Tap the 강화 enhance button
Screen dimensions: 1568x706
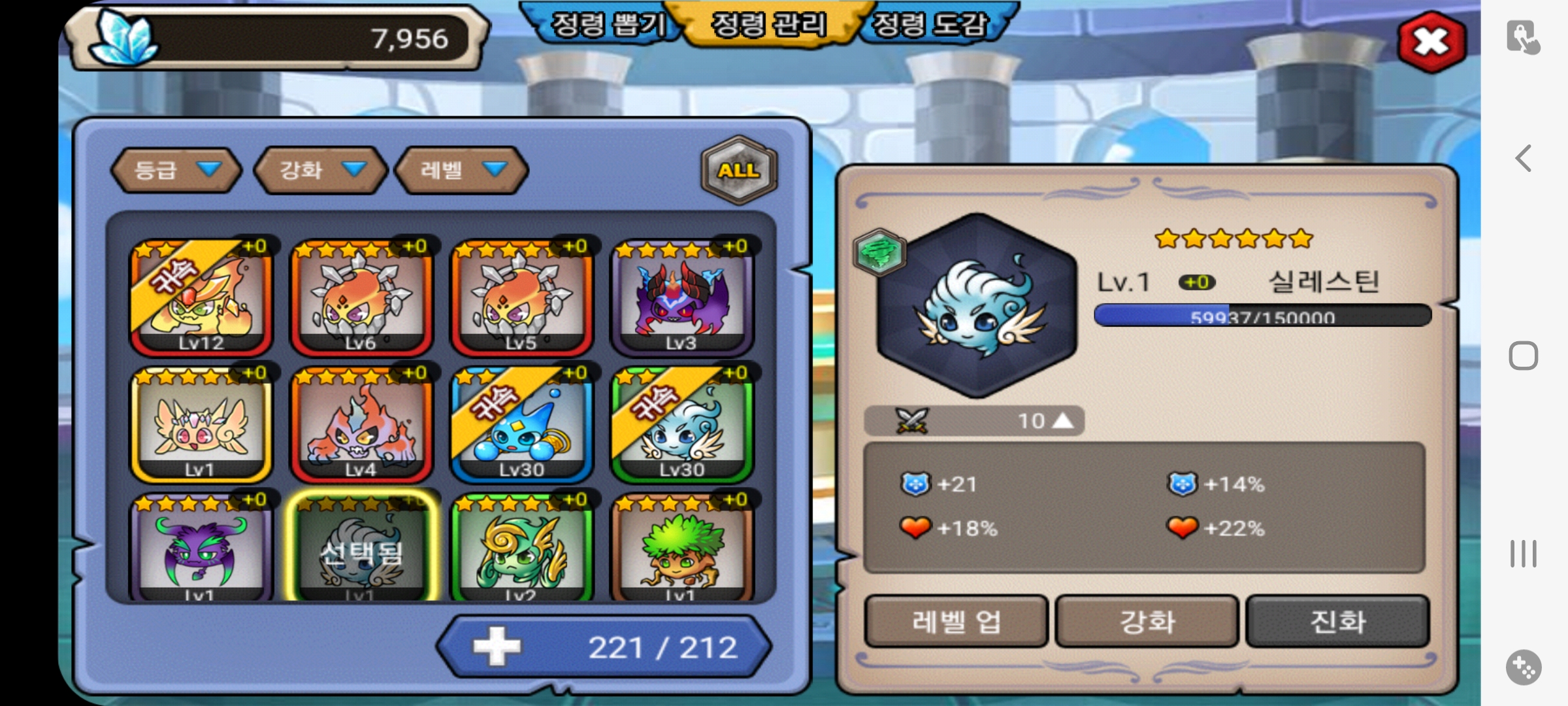(1147, 622)
